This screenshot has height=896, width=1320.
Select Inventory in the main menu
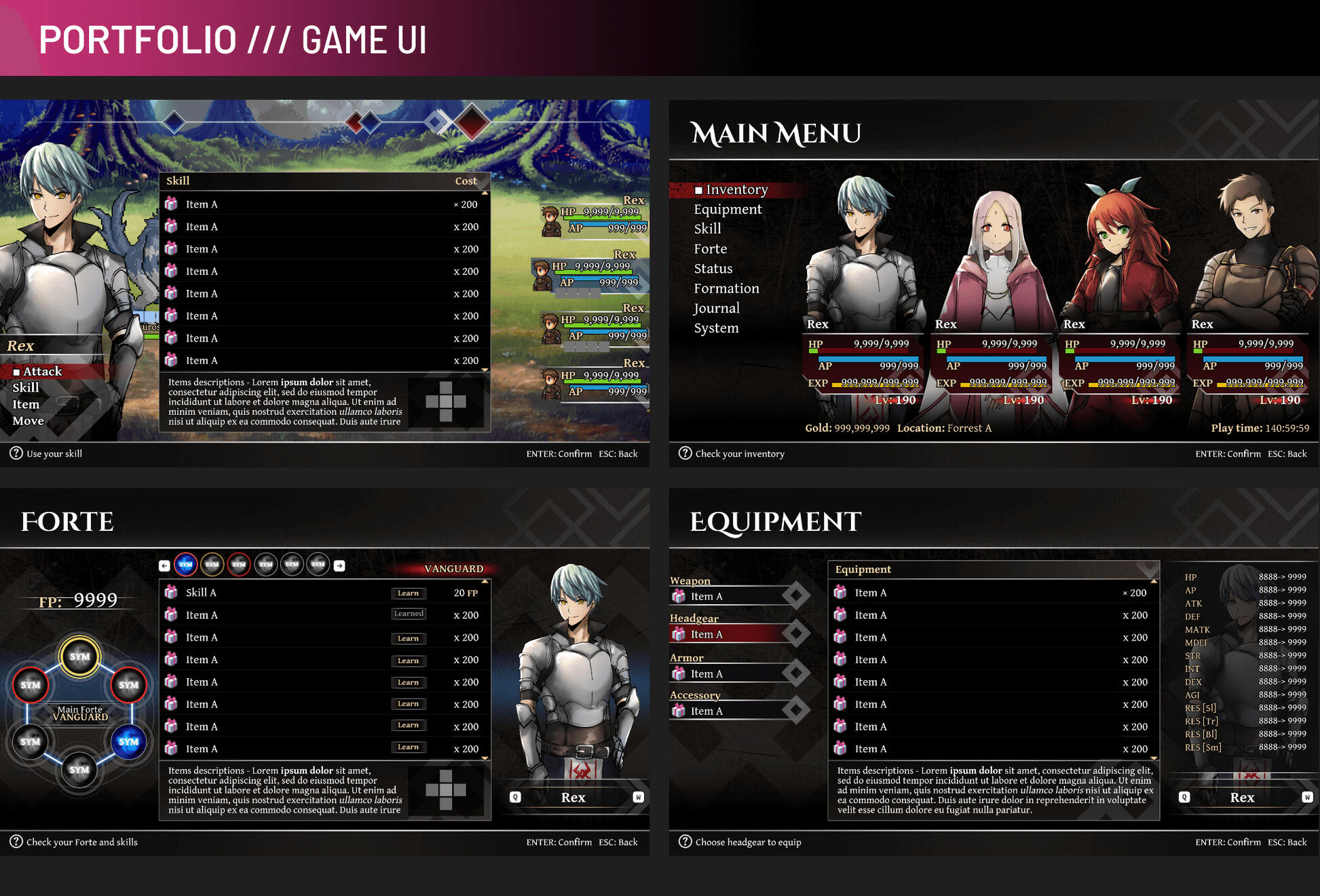click(x=736, y=190)
